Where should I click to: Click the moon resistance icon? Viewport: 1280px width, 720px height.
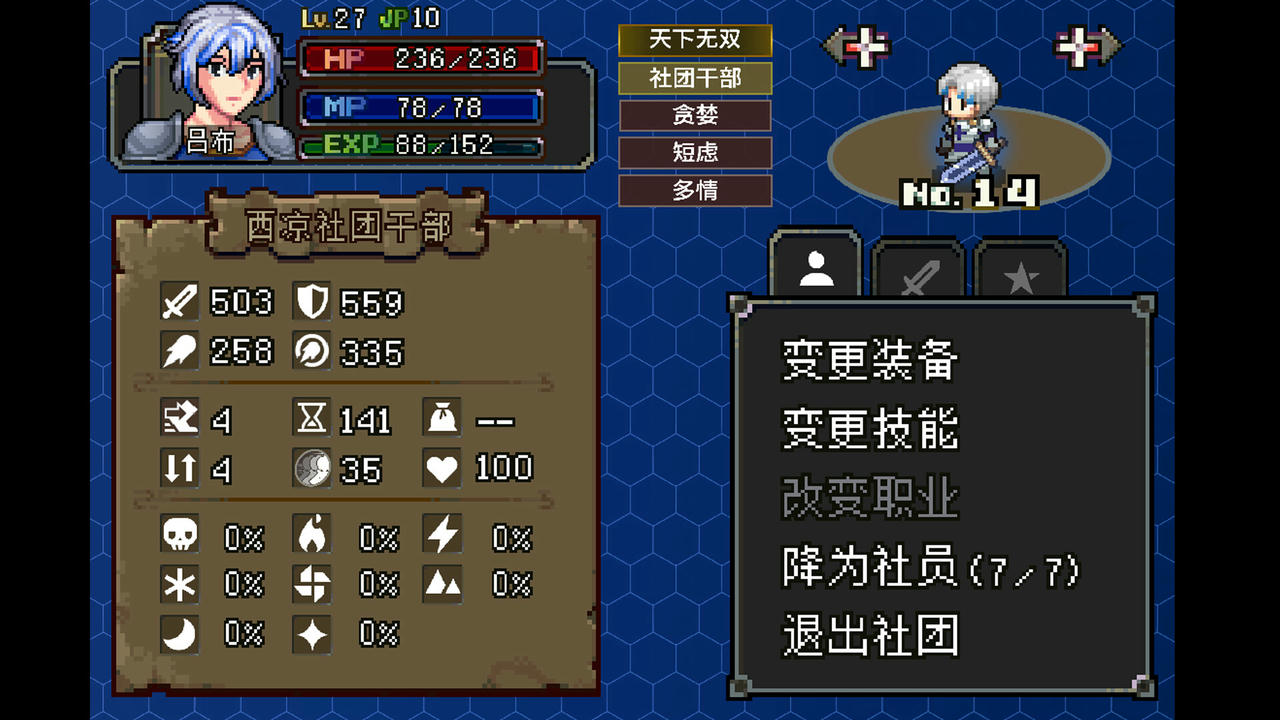coord(178,634)
